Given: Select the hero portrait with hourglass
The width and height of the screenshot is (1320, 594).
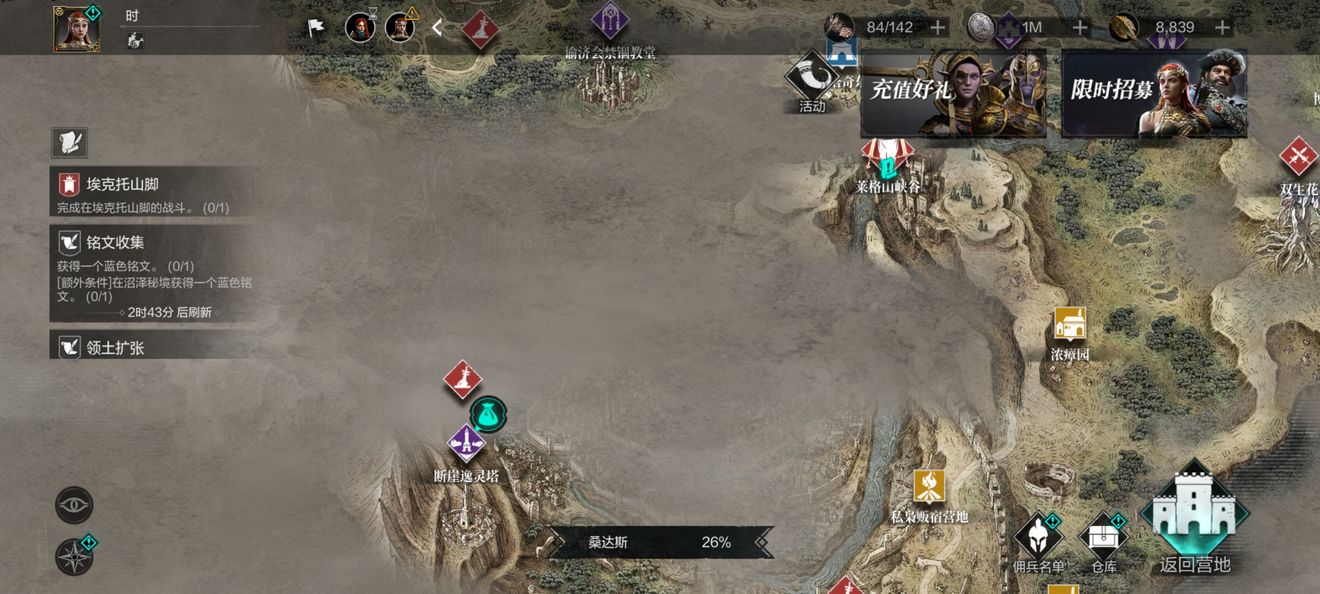Looking at the screenshot, I should [360, 27].
